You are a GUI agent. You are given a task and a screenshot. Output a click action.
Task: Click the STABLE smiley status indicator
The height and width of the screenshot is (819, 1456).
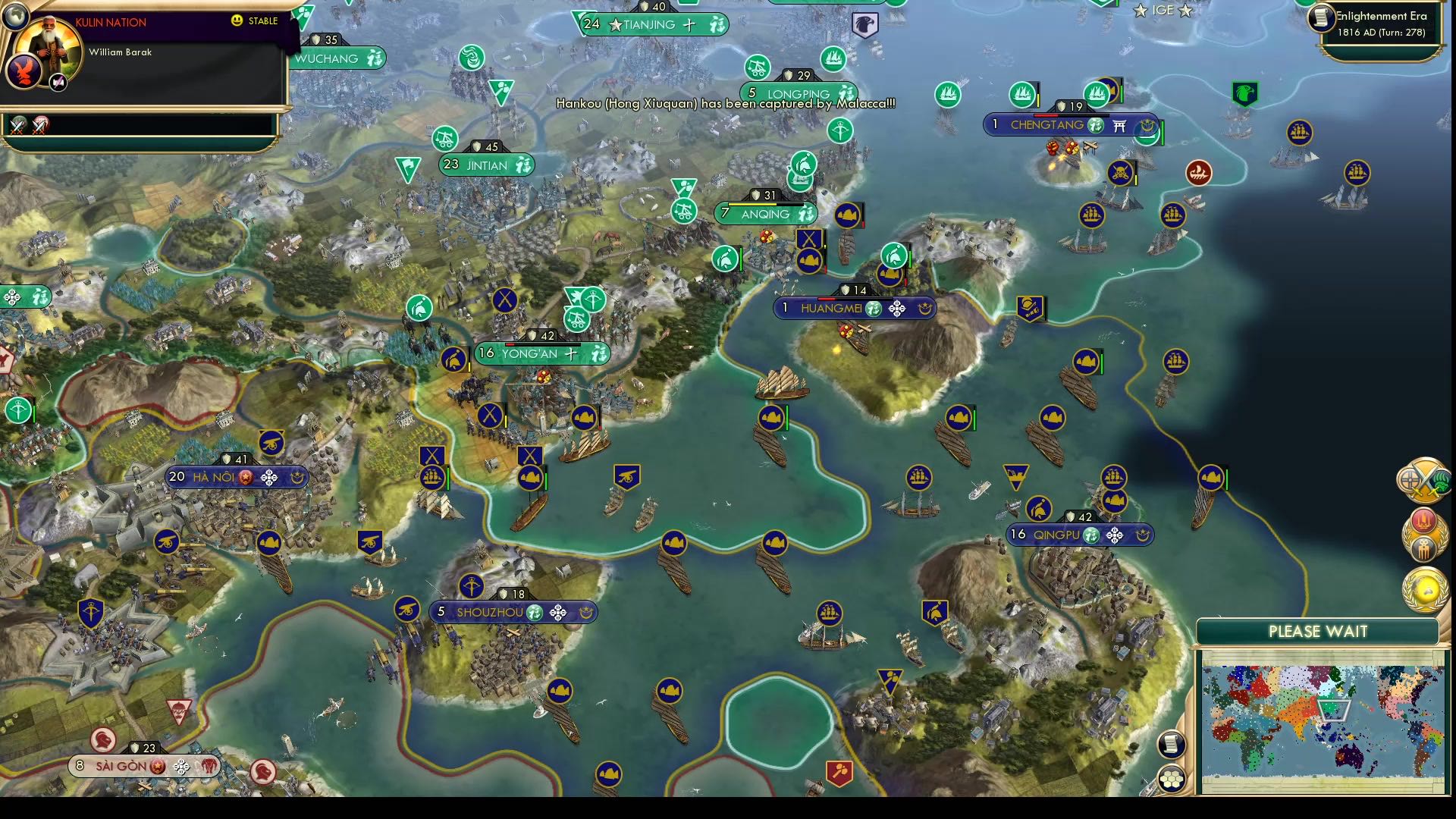237,22
